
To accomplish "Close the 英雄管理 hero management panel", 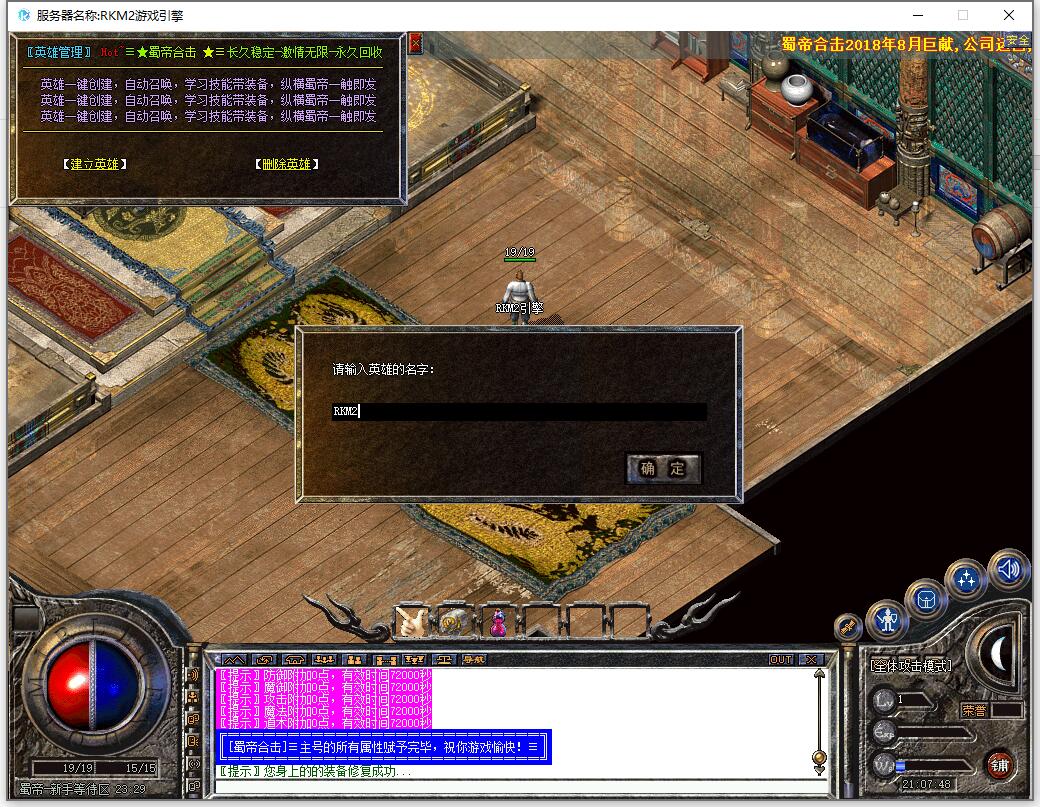I will (x=415, y=43).
